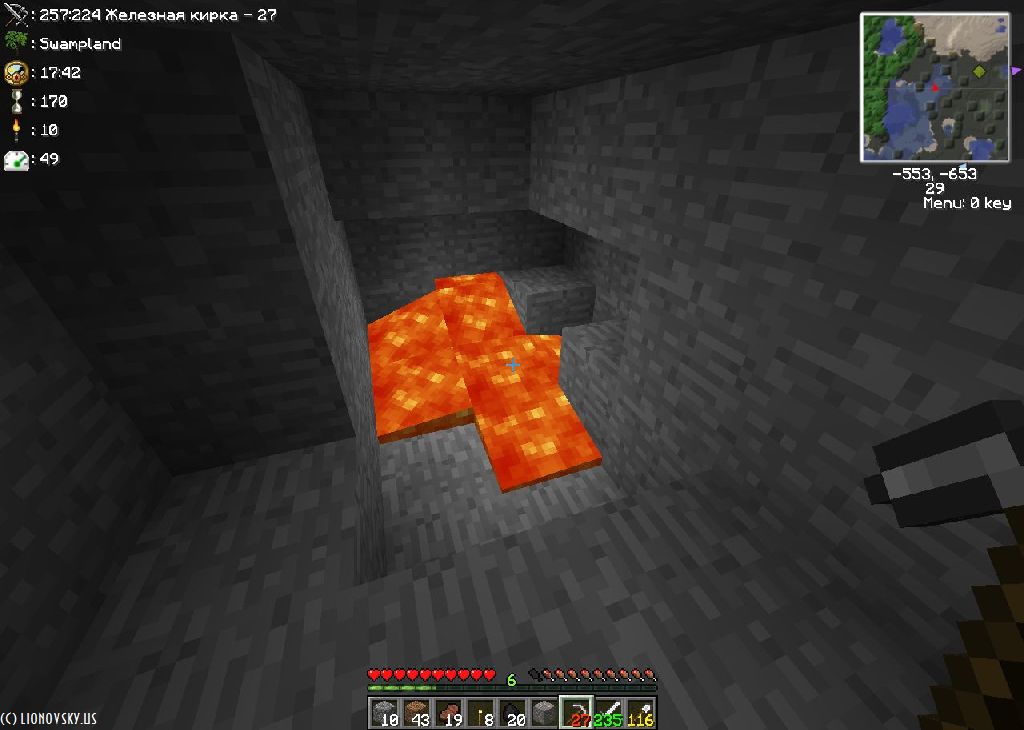Select the cobblestone block slot
Viewport: 1024px width, 730px height.
[x=545, y=713]
